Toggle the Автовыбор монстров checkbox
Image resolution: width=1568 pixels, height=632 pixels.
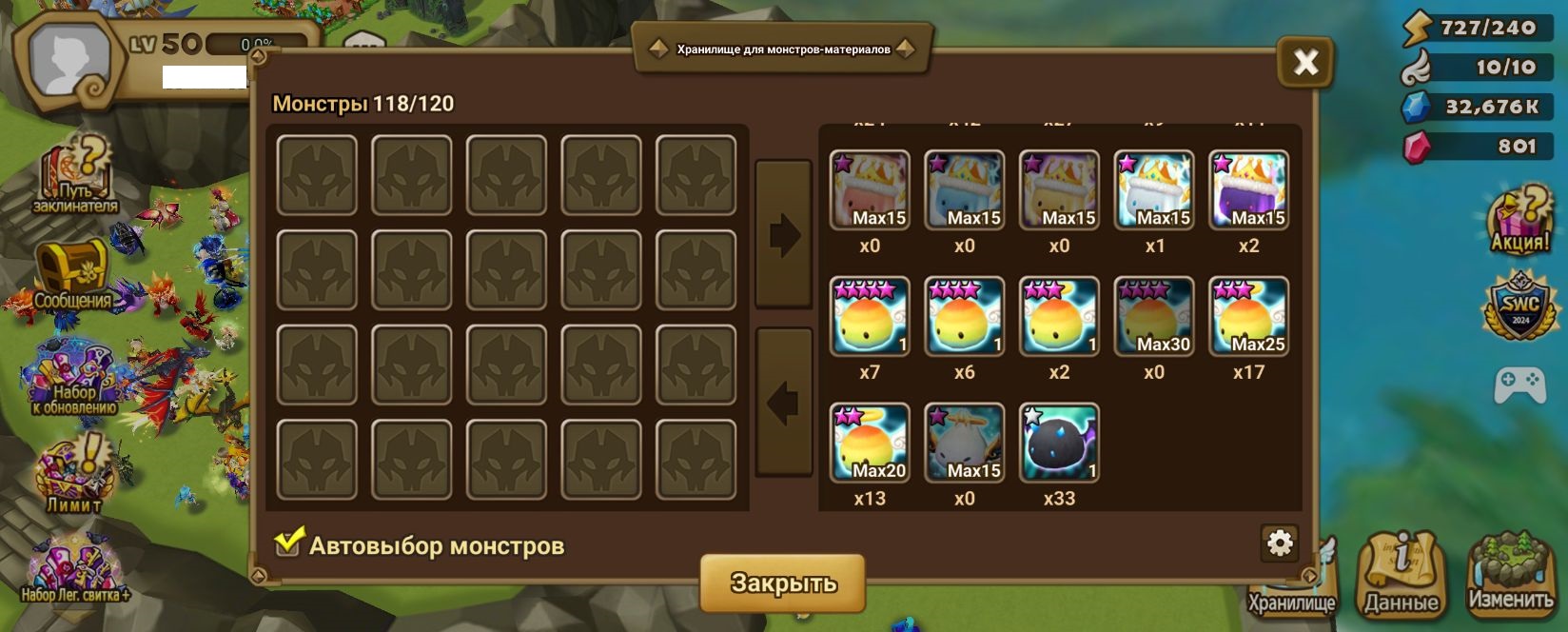click(x=288, y=543)
